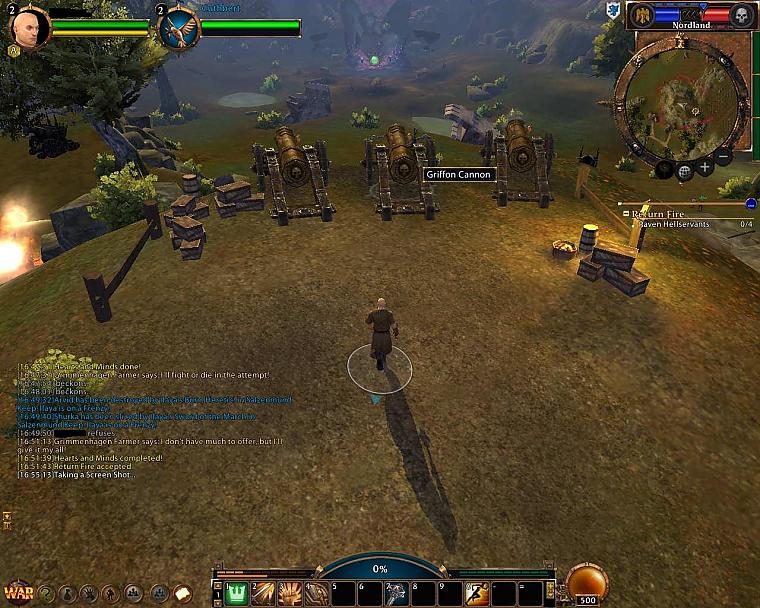
Task: Open the WAR main menu button
Action: [17, 592]
